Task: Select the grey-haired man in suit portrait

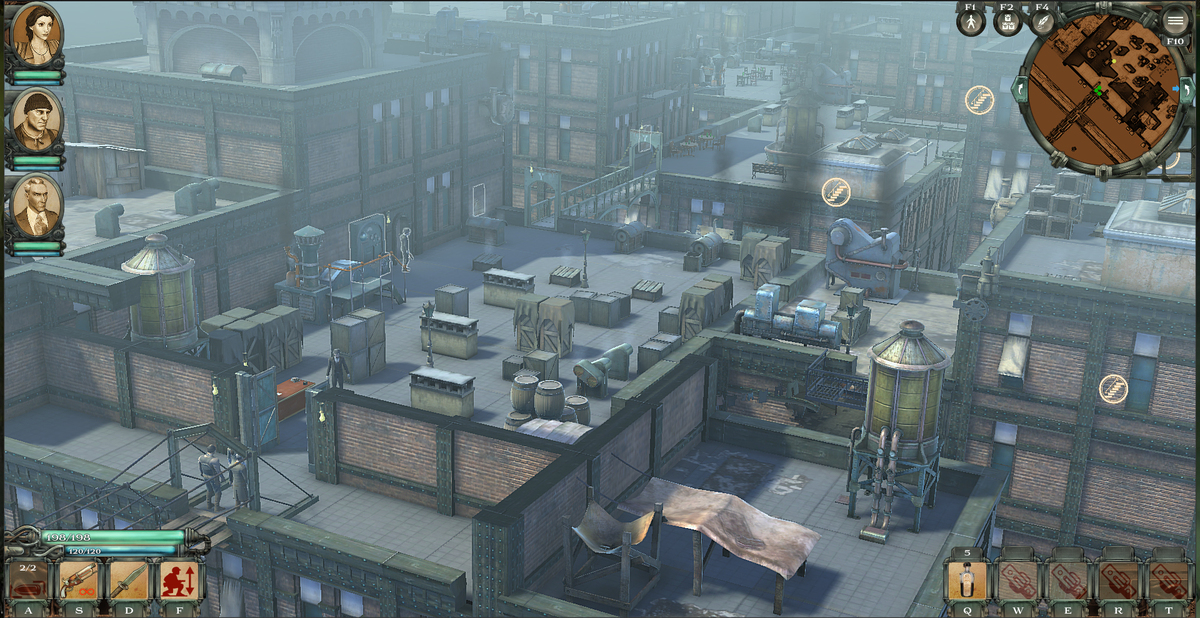Action: pyautogui.click(x=38, y=206)
